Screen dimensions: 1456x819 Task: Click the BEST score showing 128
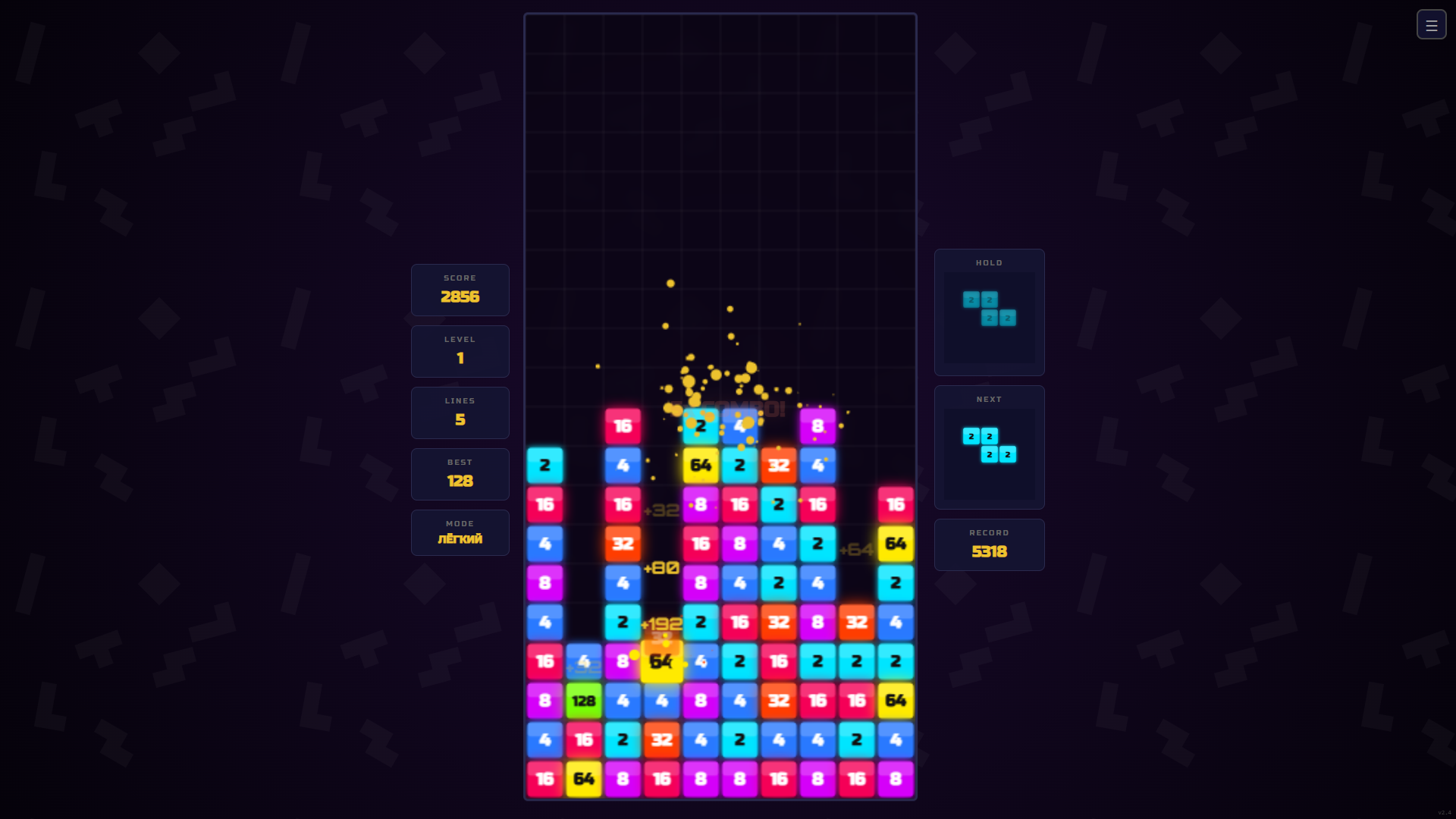click(460, 474)
